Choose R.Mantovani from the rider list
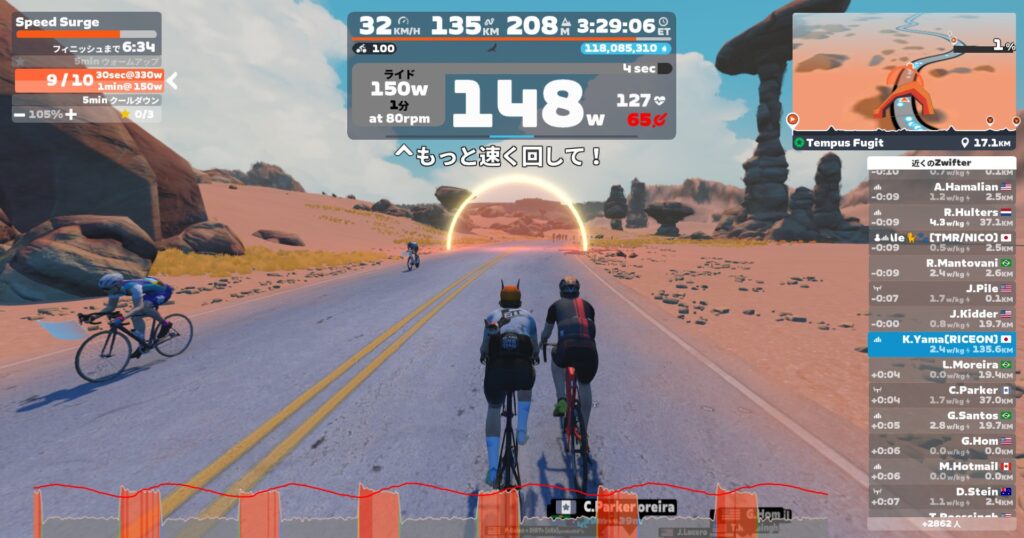Image resolution: width=1024 pixels, height=538 pixels. click(x=941, y=268)
